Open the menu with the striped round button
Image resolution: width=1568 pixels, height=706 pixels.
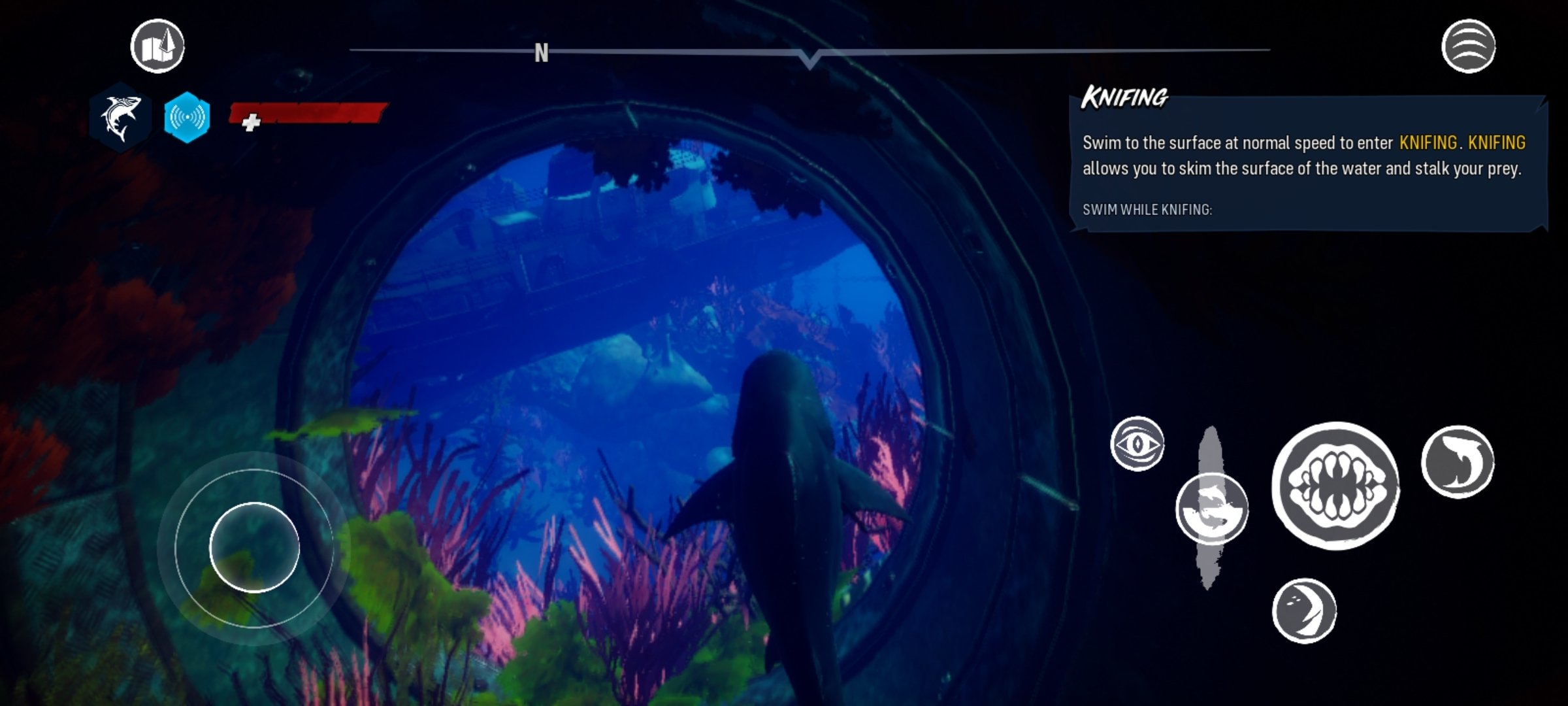pyautogui.click(x=1468, y=46)
